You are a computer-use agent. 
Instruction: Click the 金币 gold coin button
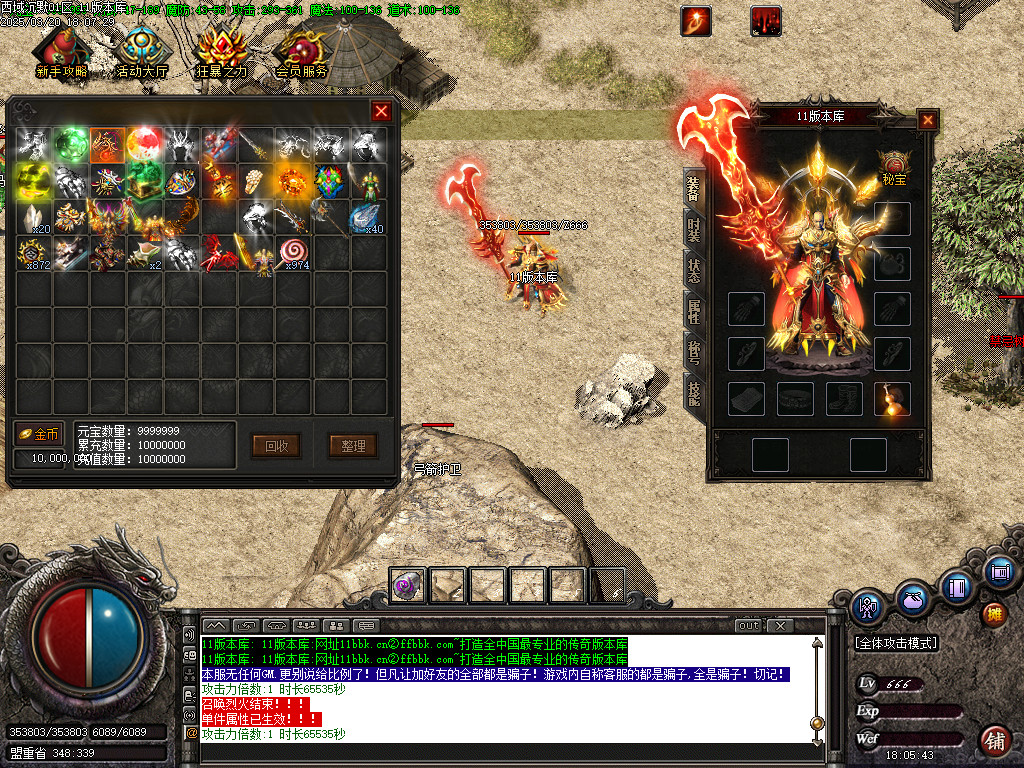[x=39, y=434]
